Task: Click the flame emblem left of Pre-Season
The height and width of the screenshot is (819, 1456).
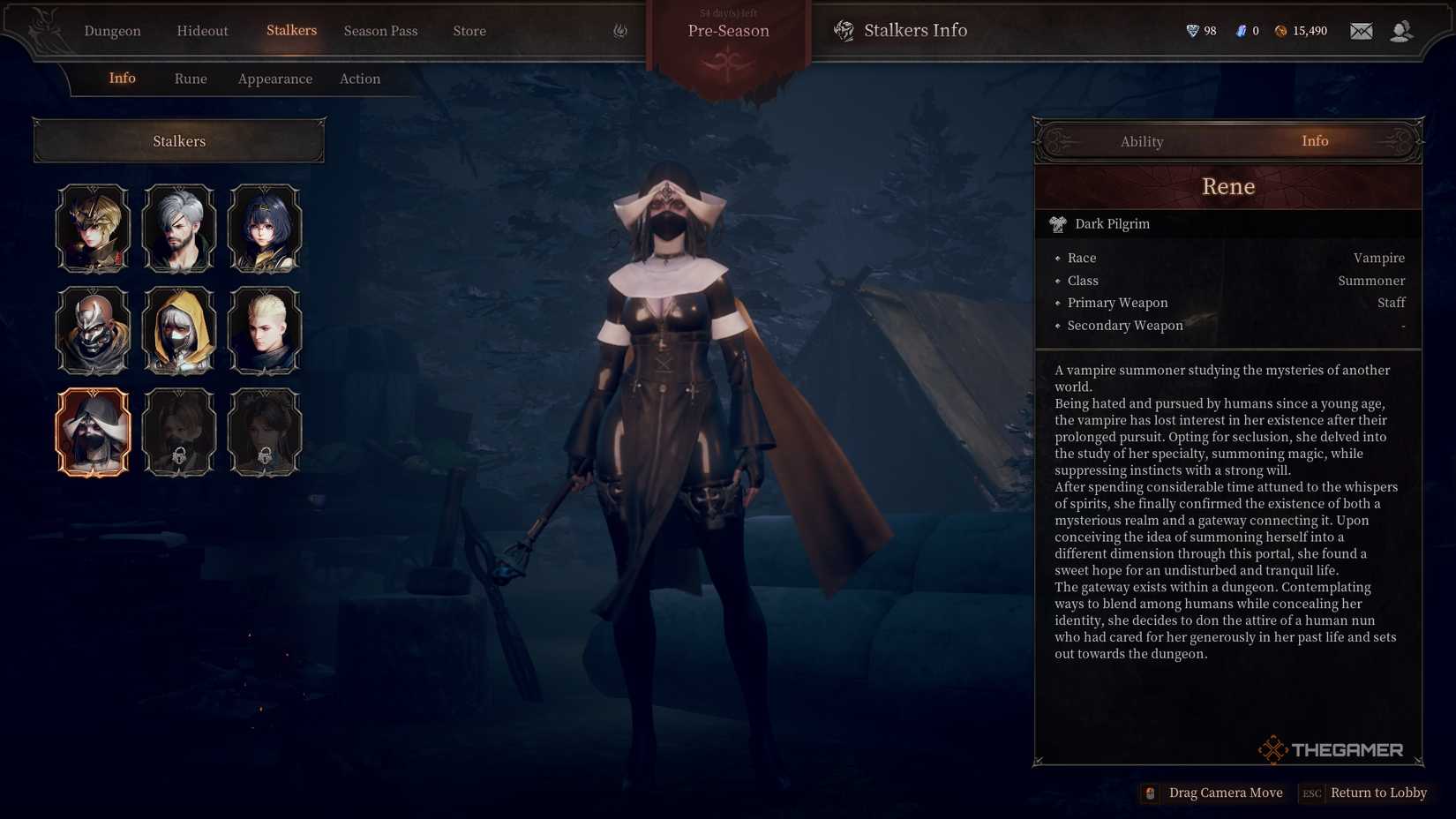Action: (620, 29)
